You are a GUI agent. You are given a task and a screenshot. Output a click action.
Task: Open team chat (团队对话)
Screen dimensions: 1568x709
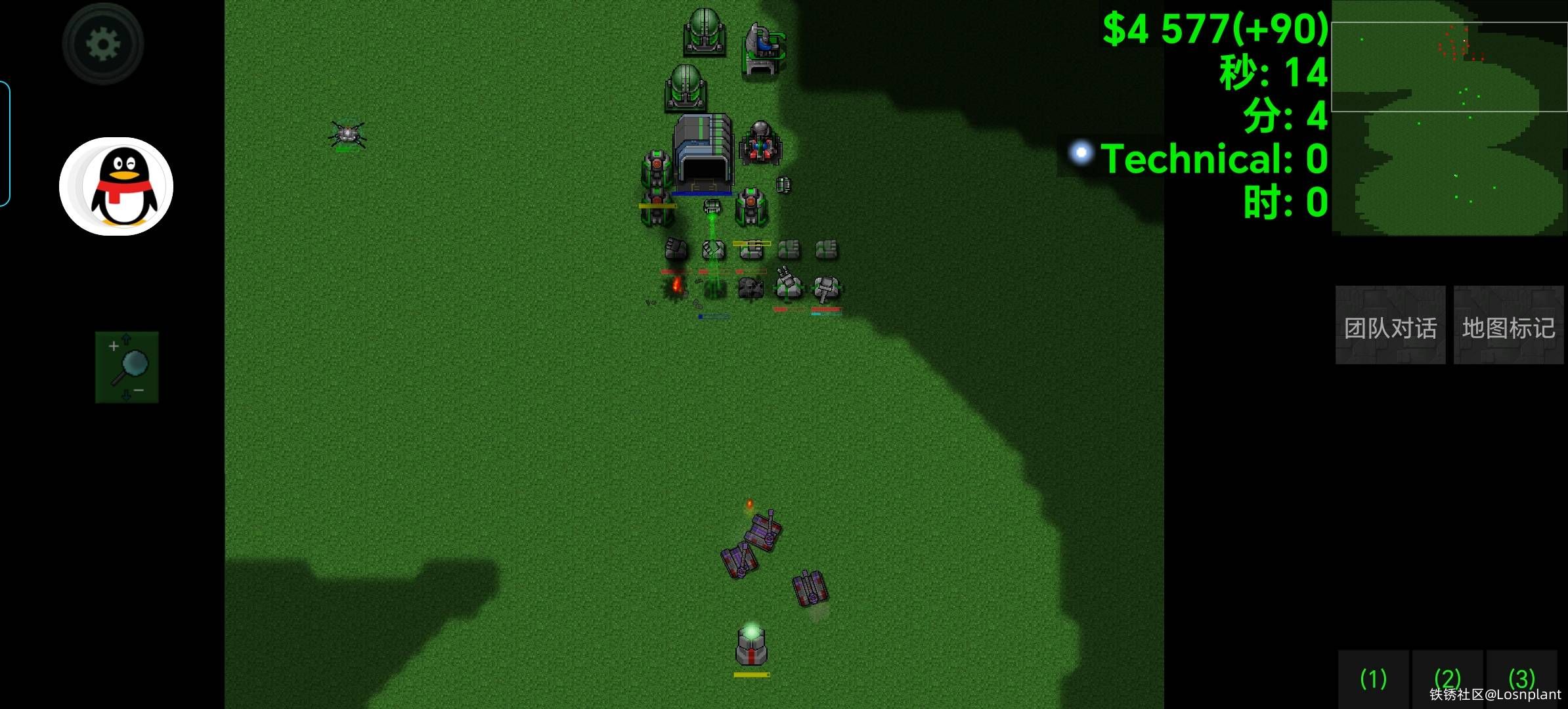(x=1390, y=326)
